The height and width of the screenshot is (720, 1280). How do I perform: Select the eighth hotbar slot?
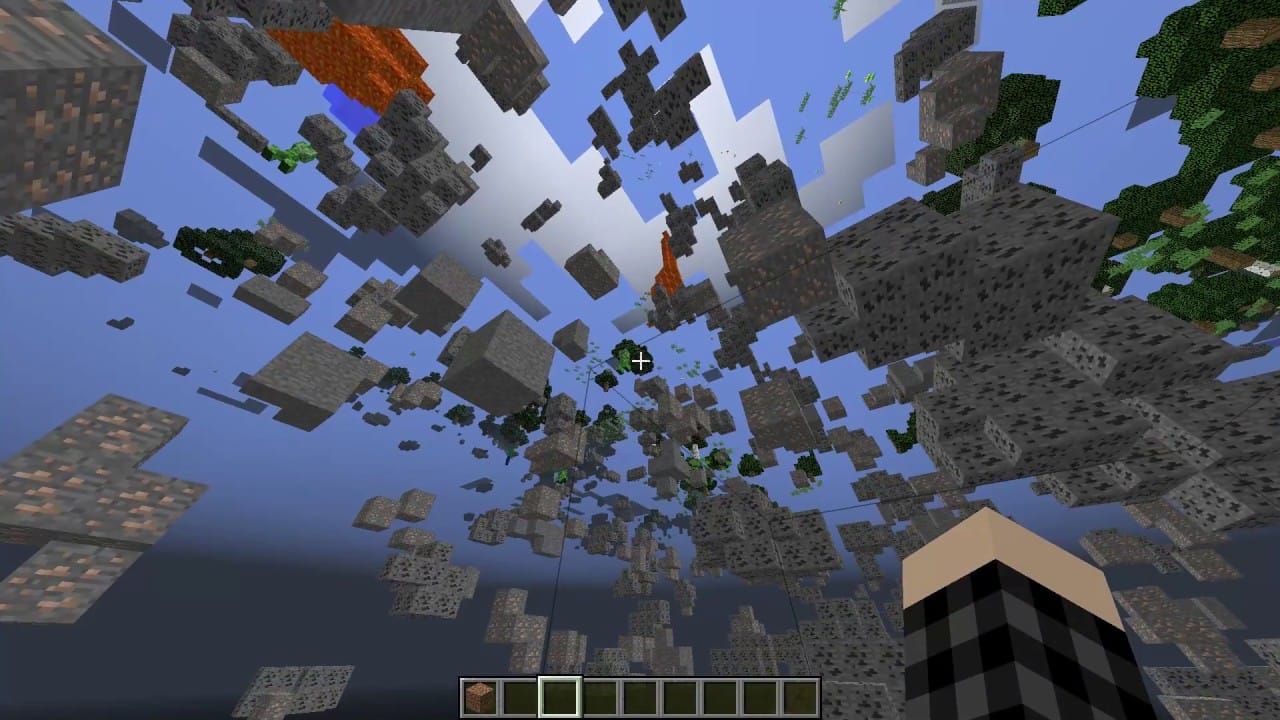click(761, 690)
